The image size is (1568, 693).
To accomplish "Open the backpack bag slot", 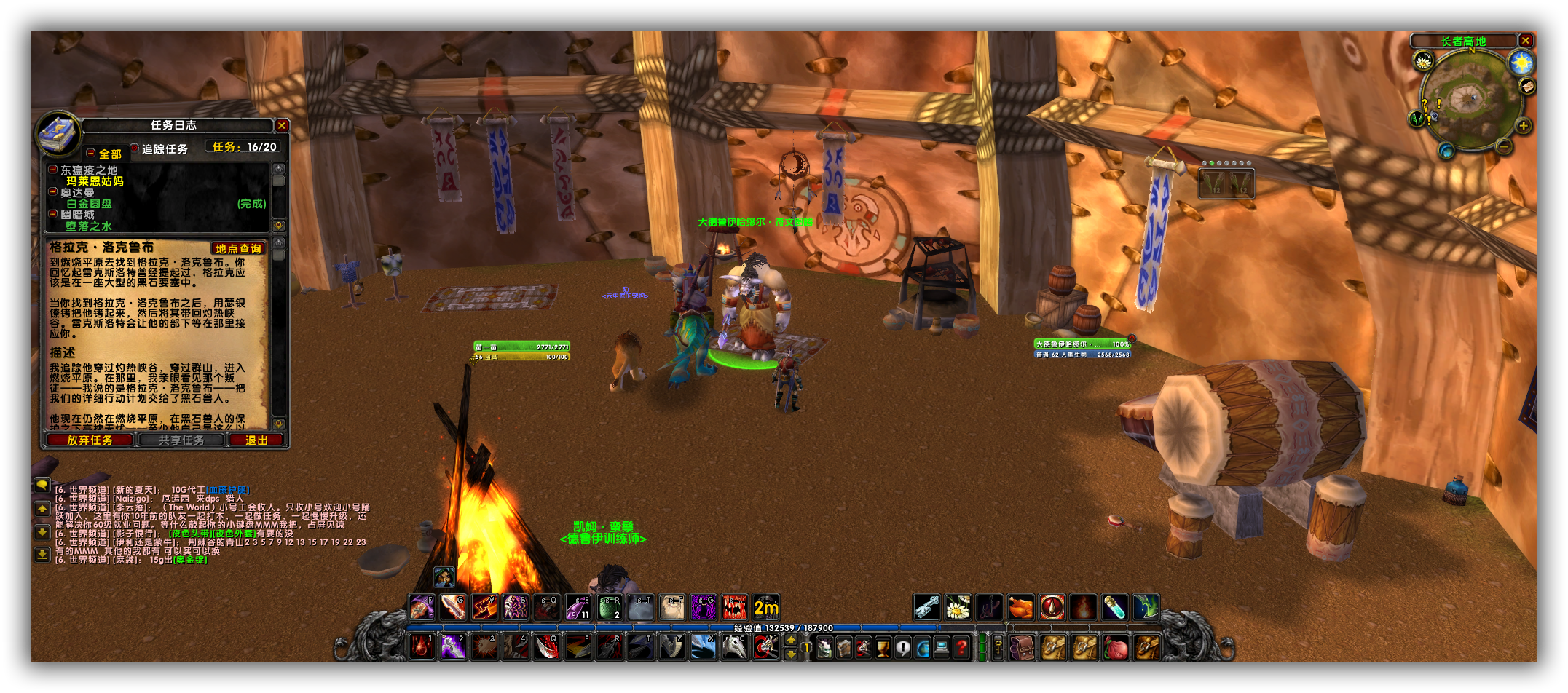I will (1147, 646).
